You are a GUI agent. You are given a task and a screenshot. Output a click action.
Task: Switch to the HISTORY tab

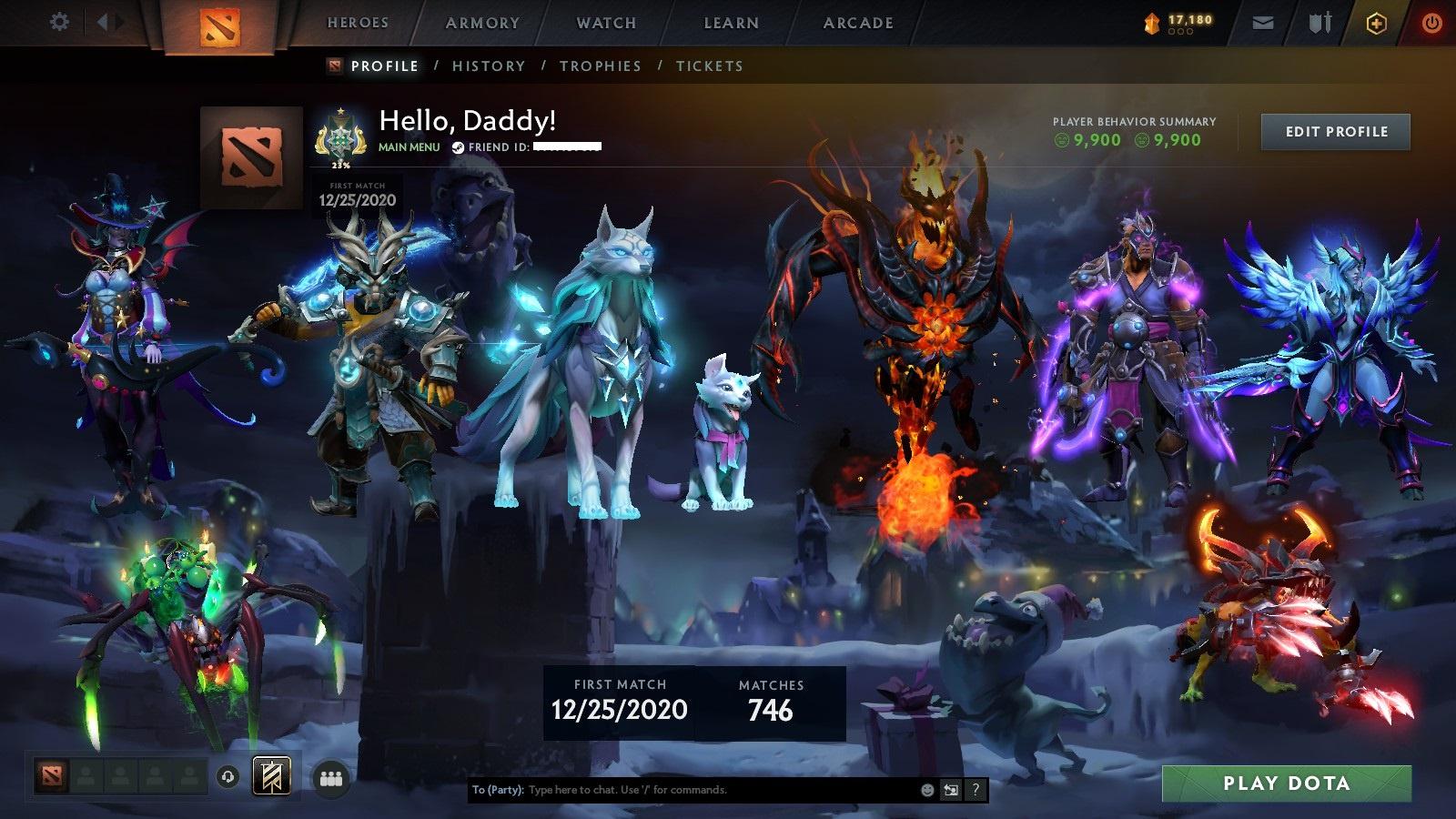(489, 66)
